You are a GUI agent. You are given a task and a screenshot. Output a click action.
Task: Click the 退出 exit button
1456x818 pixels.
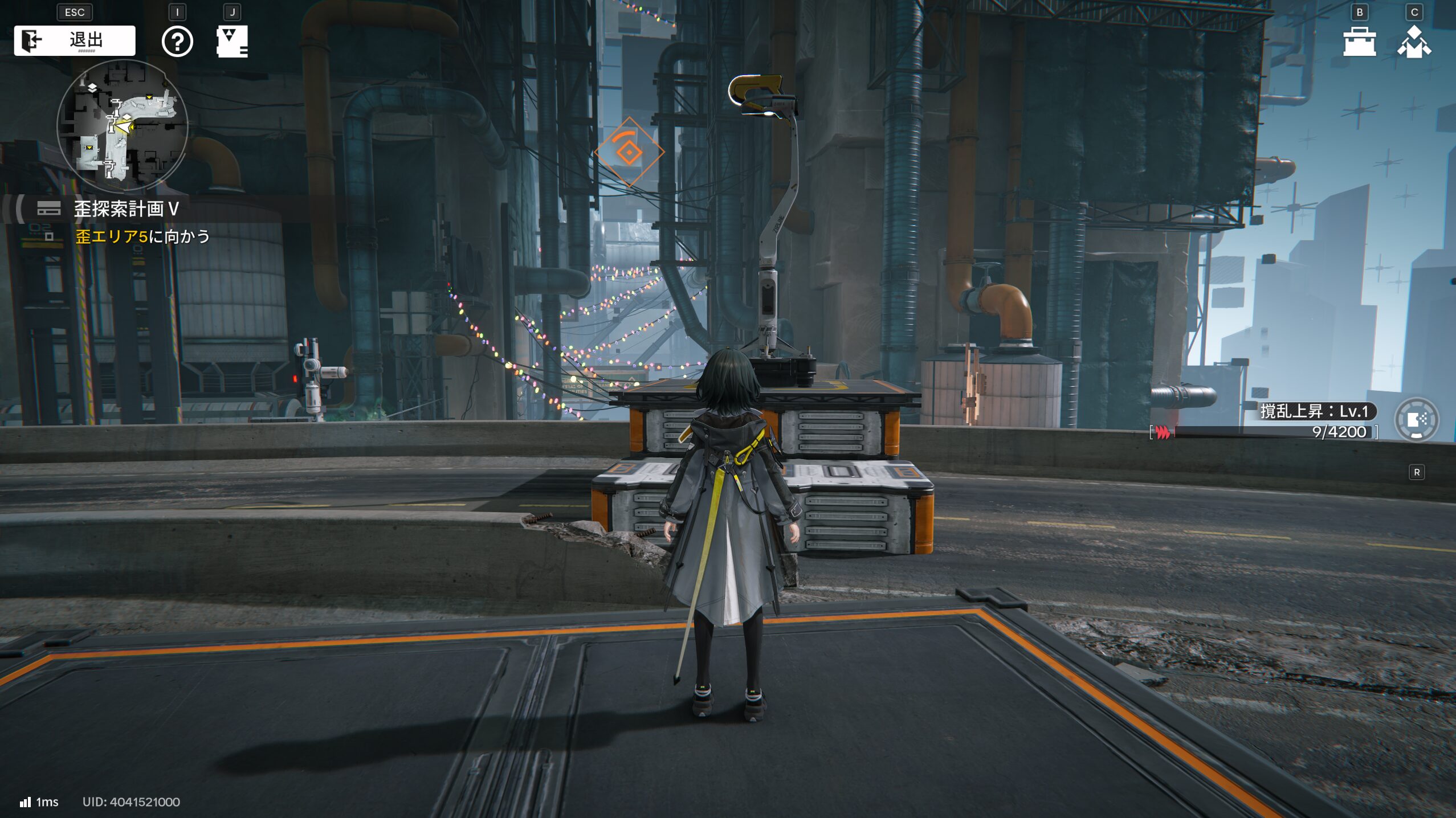(75, 40)
